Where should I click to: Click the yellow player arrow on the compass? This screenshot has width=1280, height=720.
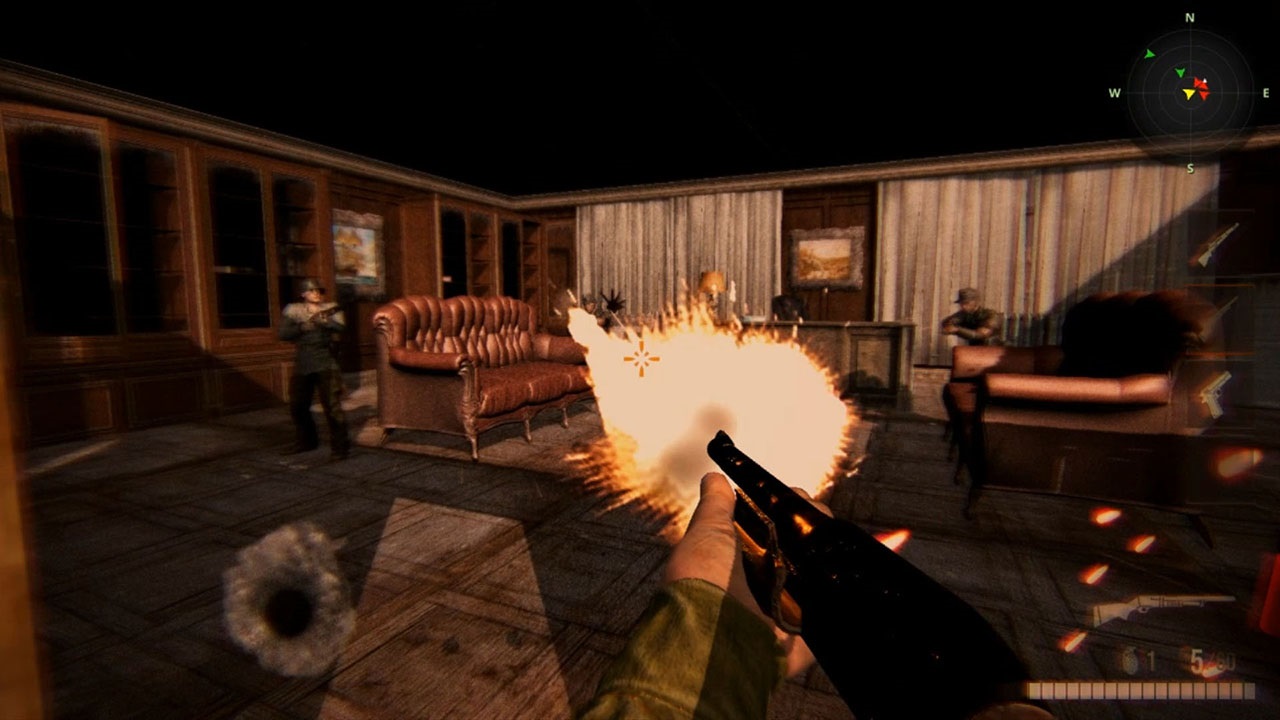pyautogui.click(x=1189, y=94)
